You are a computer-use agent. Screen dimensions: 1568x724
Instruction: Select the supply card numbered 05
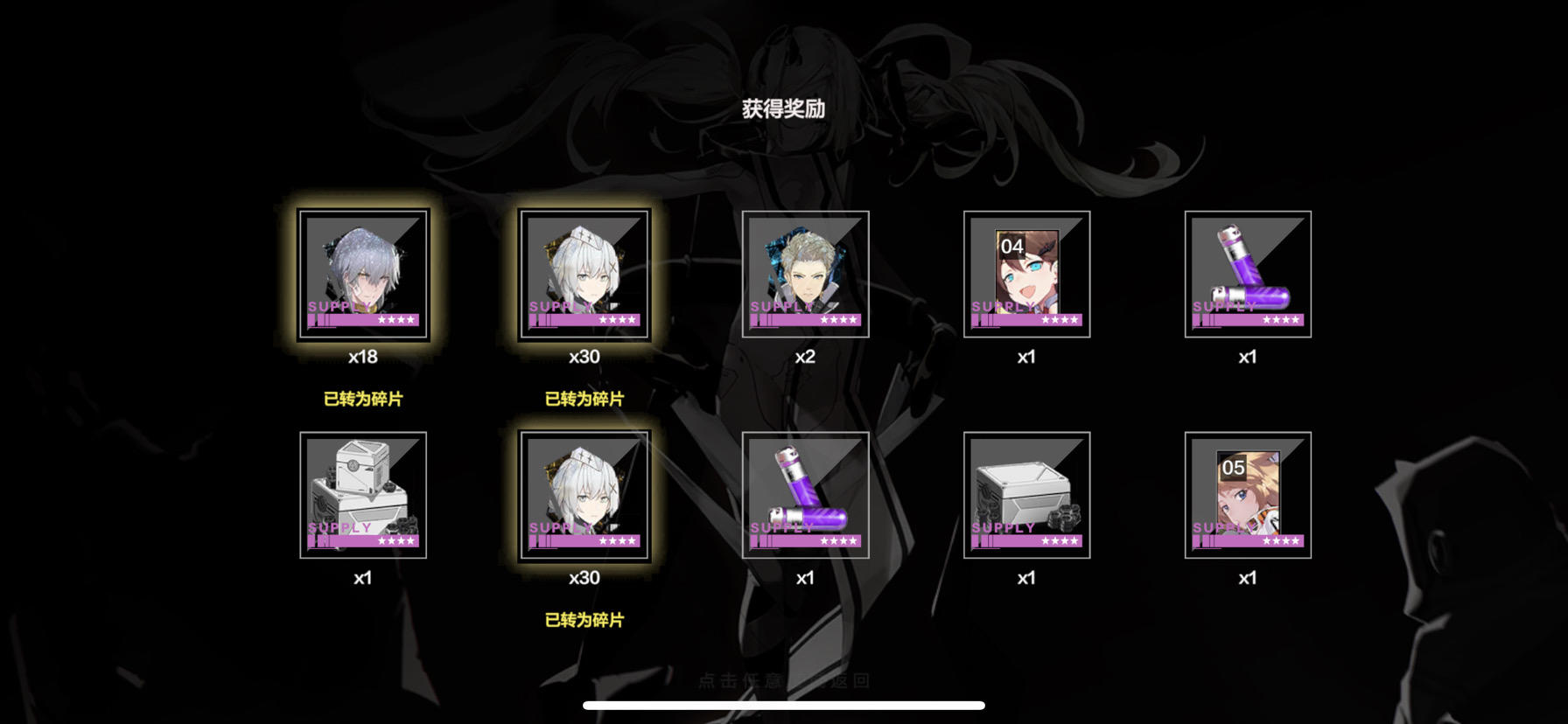1247,496
